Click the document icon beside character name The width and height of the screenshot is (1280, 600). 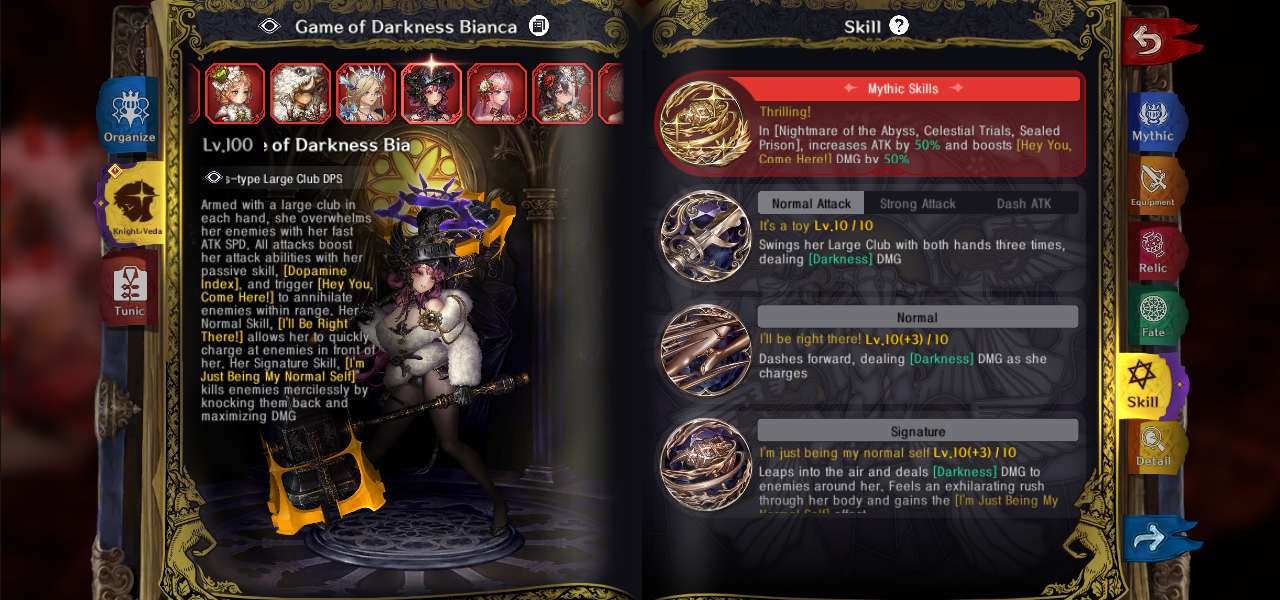pyautogui.click(x=539, y=26)
